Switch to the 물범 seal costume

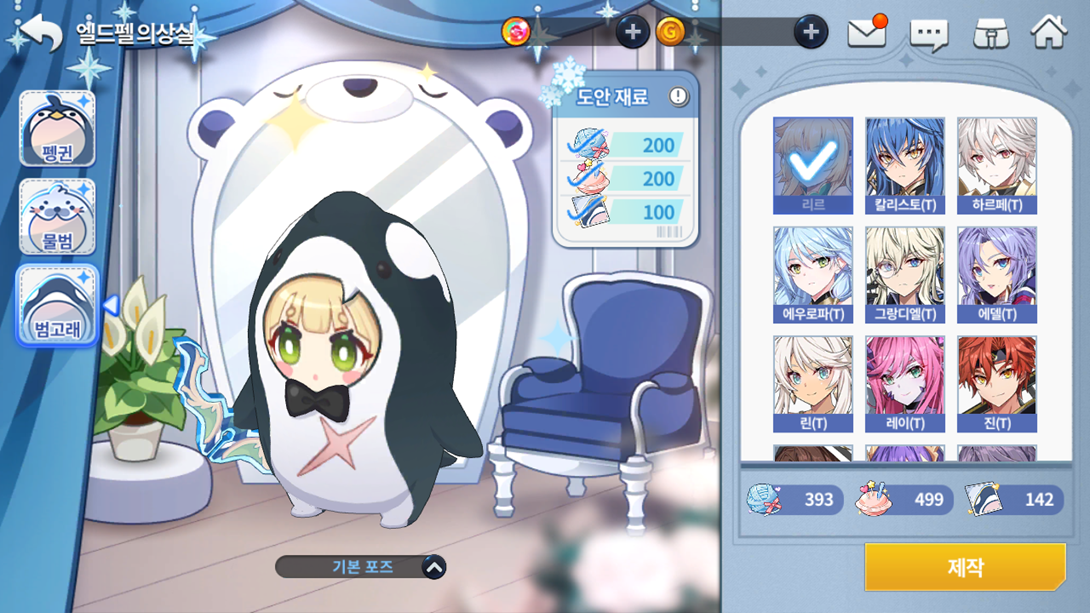pyautogui.click(x=57, y=217)
